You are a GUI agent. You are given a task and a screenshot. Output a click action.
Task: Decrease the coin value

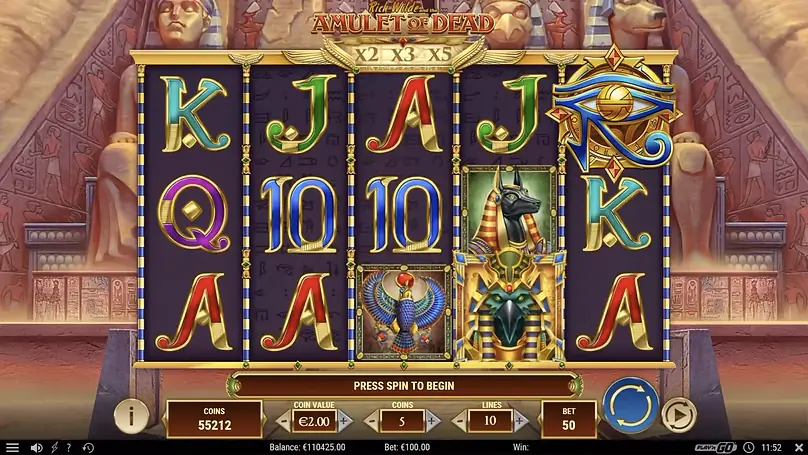281,421
